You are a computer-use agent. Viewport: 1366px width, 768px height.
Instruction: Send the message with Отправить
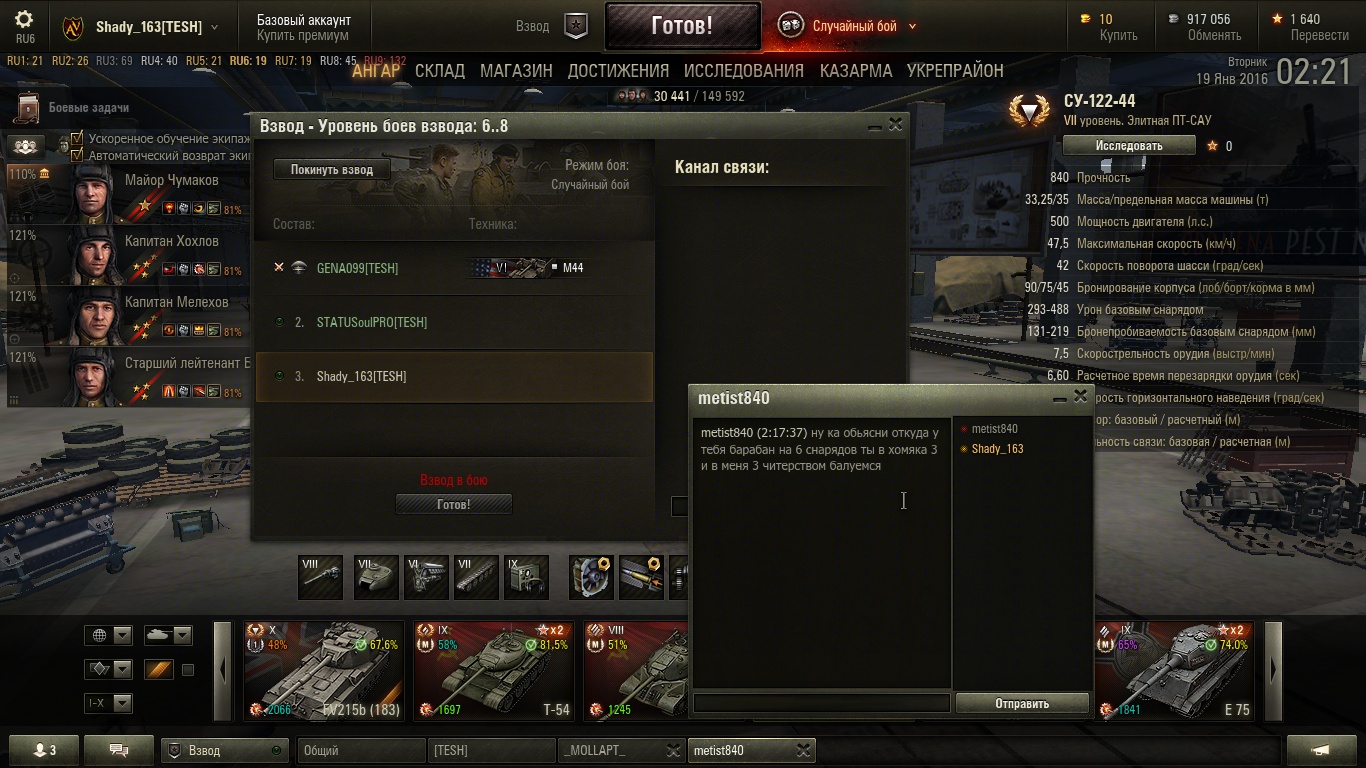pyautogui.click(x=1021, y=703)
